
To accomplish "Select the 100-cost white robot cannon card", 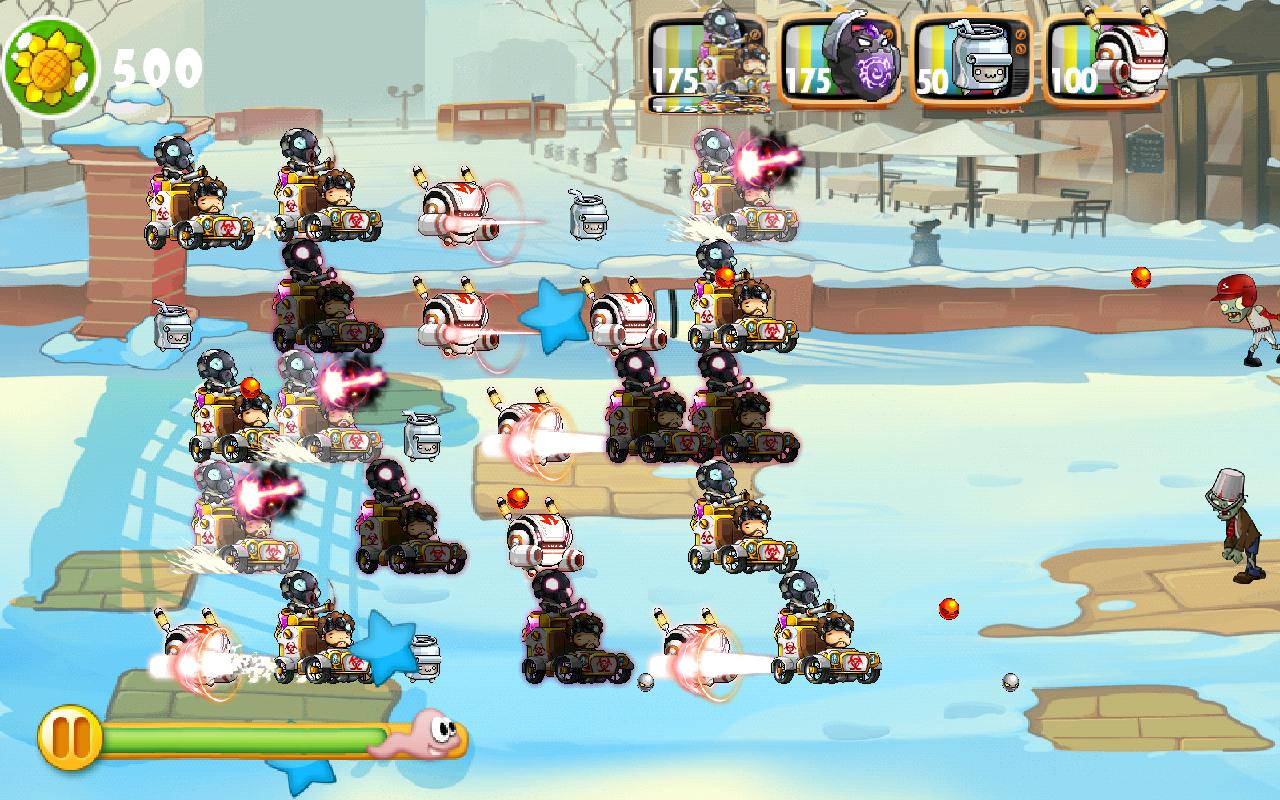I will [1104, 62].
